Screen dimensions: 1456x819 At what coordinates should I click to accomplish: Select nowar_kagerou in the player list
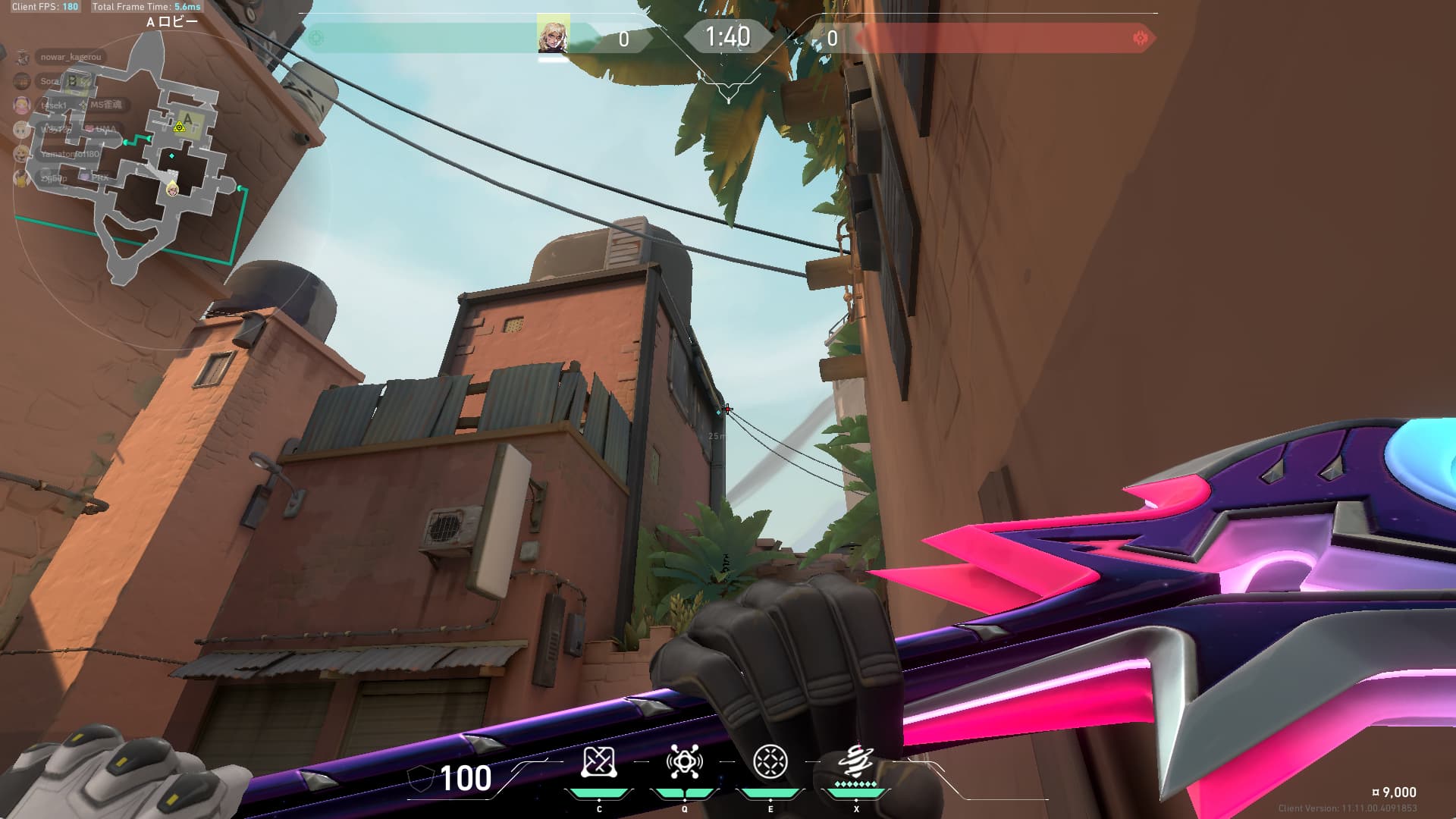pyautogui.click(x=70, y=57)
